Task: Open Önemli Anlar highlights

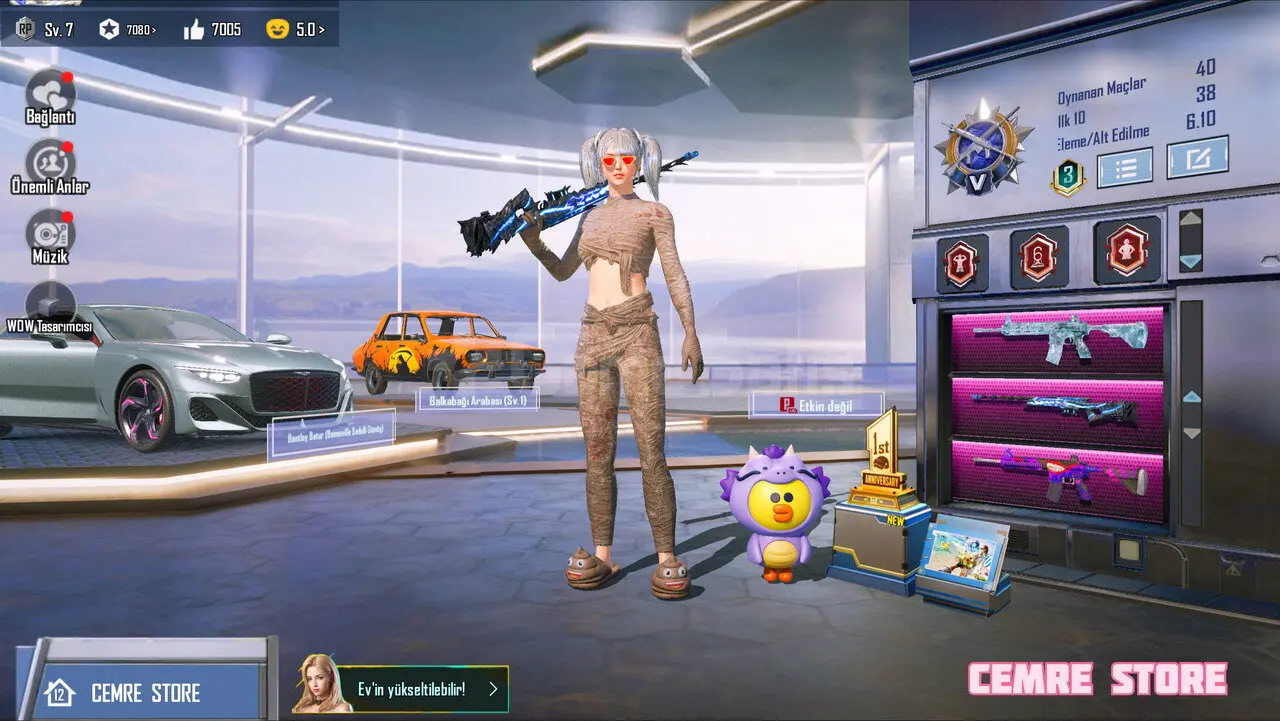Action: [x=50, y=162]
